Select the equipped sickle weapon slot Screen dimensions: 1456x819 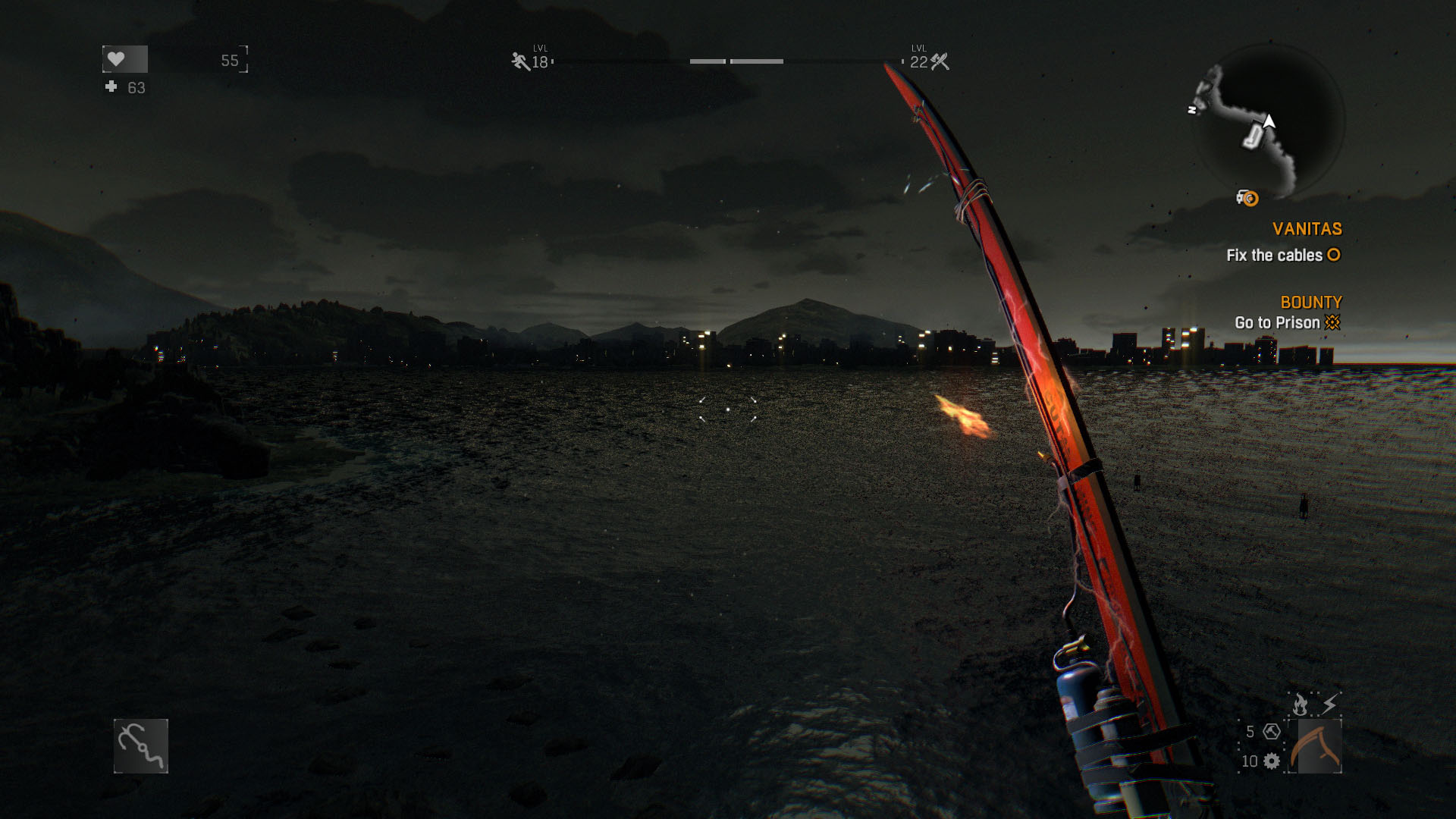click(1319, 746)
